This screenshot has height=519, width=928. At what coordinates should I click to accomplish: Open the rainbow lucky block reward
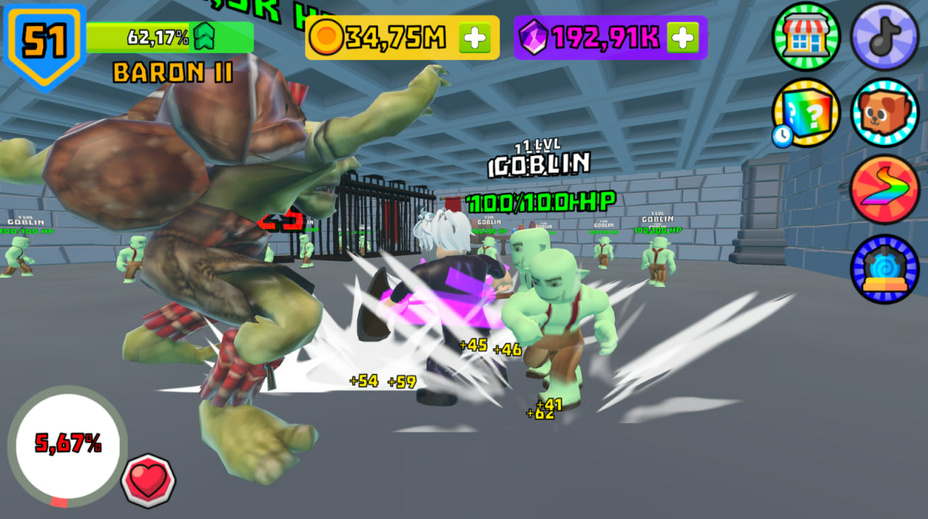805,112
